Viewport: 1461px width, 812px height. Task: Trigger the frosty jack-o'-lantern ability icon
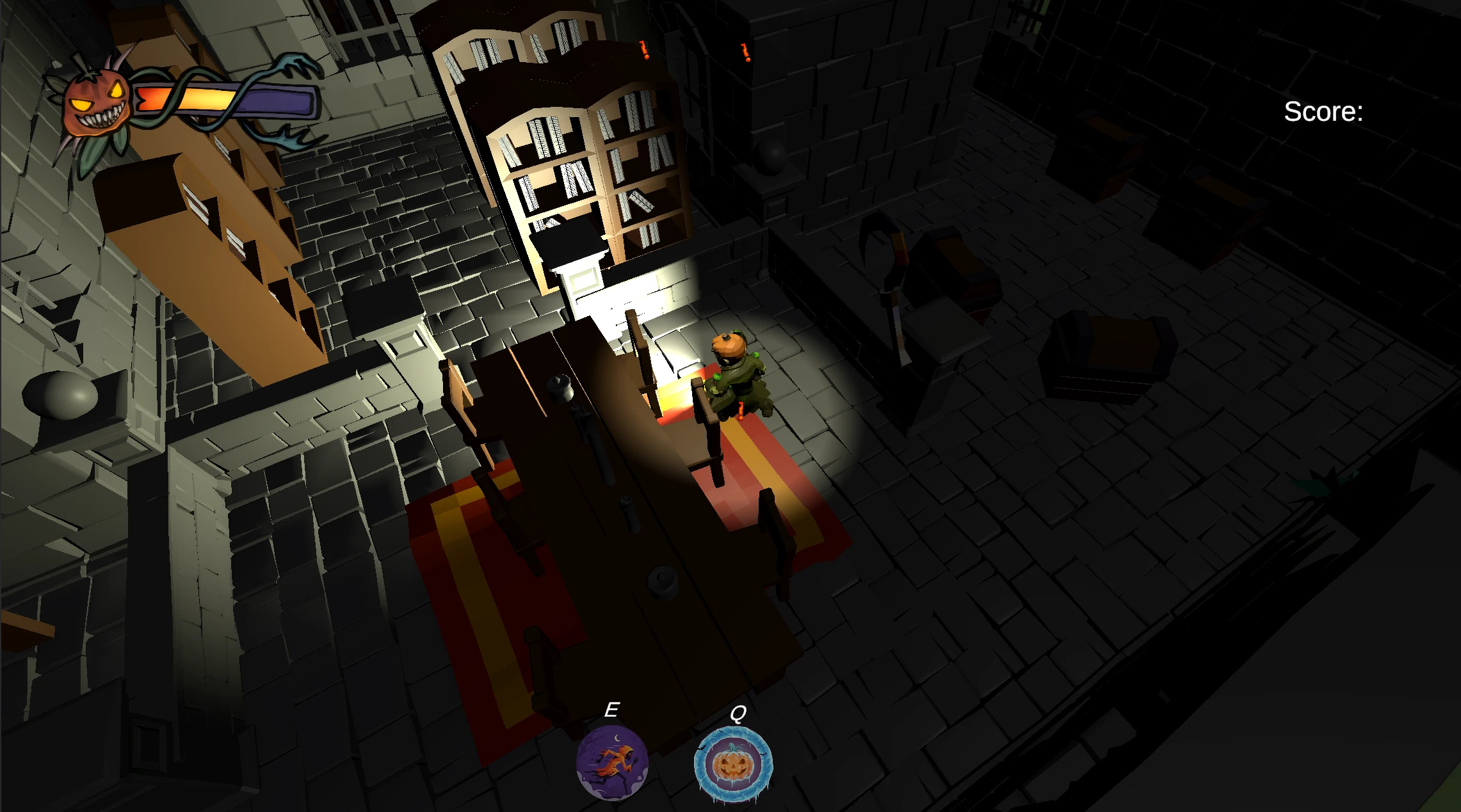[733, 765]
